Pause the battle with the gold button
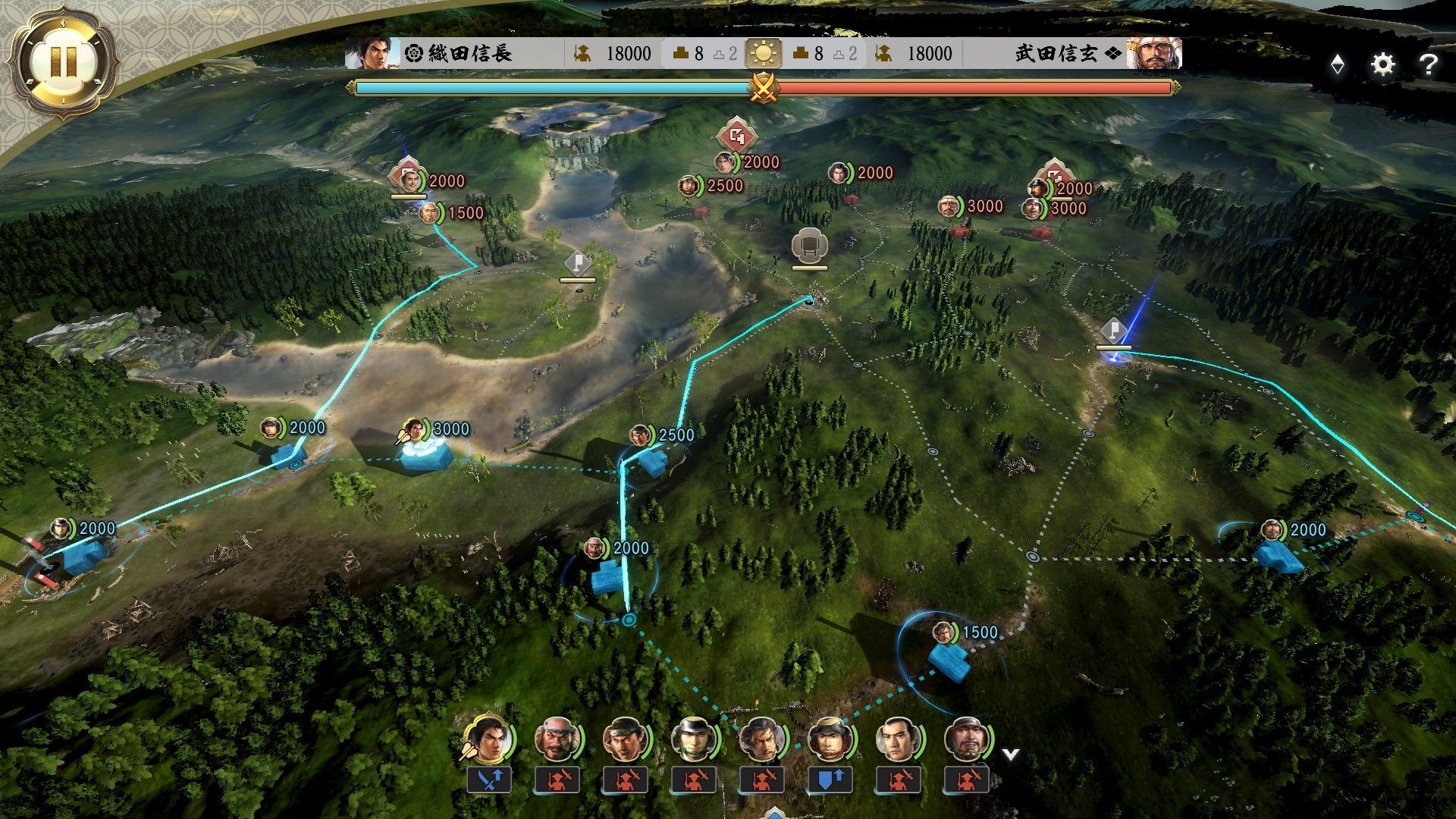The image size is (1456, 819). coord(64,61)
